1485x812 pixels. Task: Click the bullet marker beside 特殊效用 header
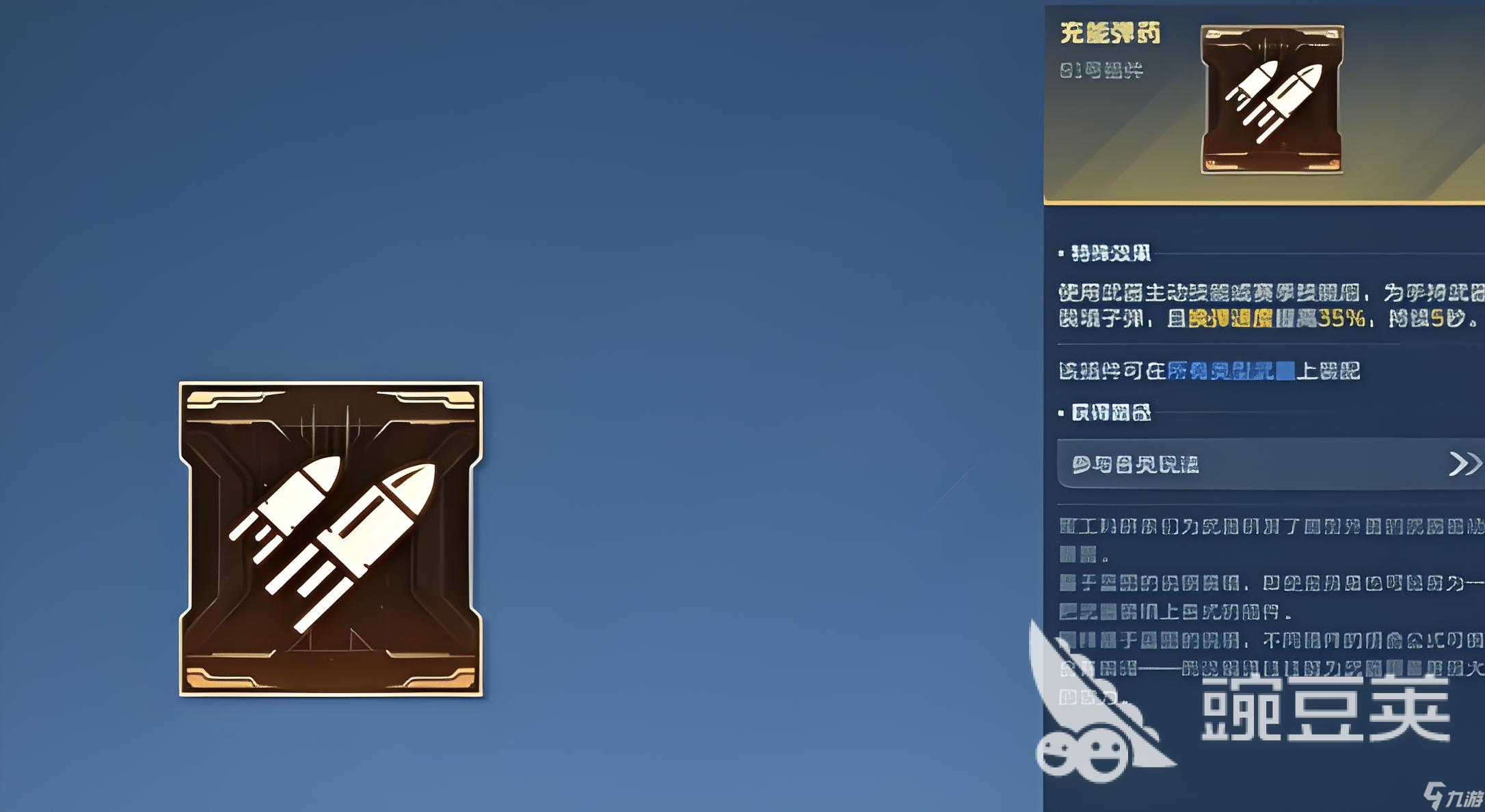point(1060,252)
